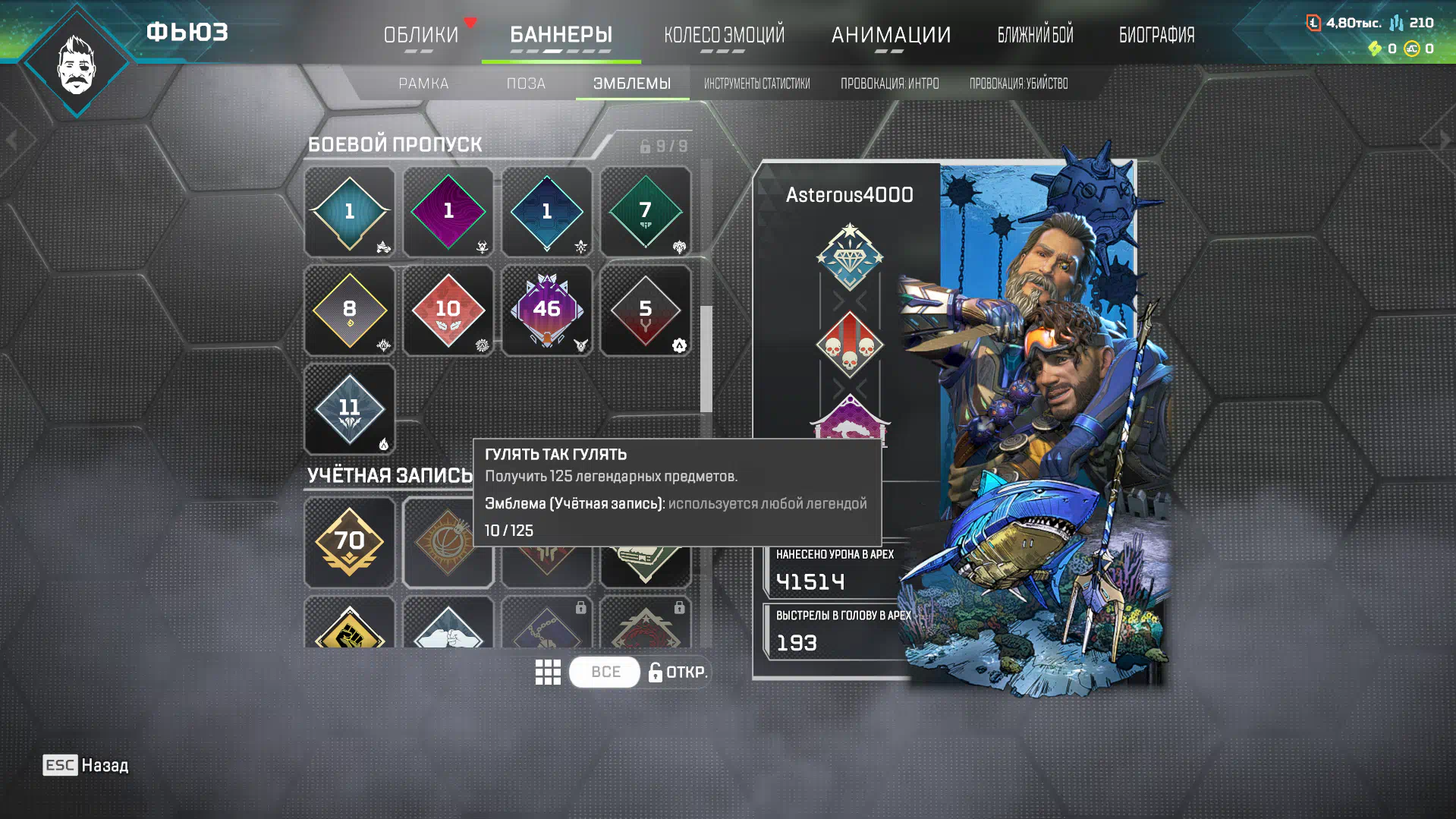Viewport: 1456px width, 819px height.
Task: Select the АНИМАЦИИ tab
Action: click(x=891, y=35)
